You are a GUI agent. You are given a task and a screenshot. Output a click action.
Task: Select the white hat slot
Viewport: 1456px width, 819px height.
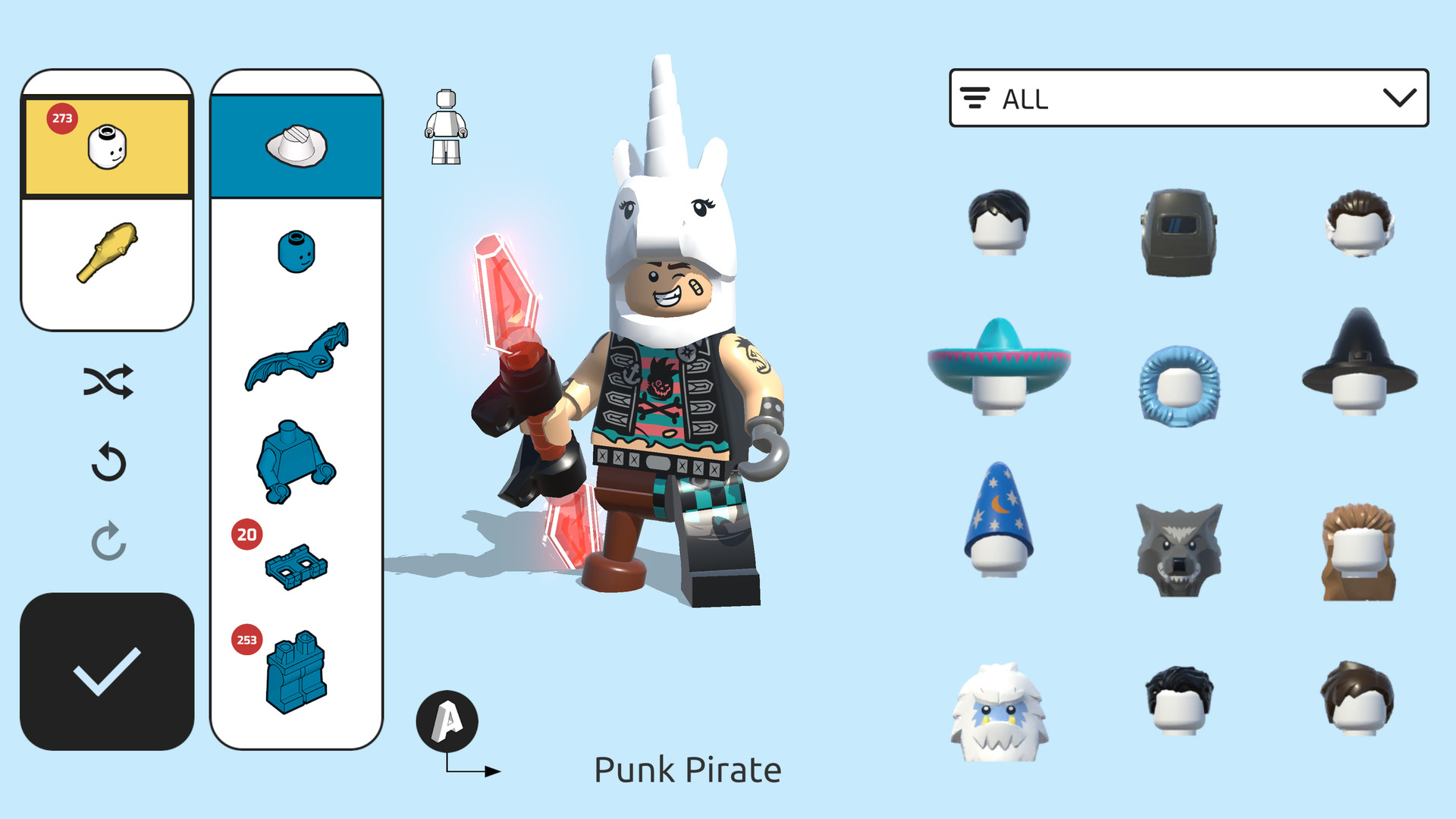297,144
